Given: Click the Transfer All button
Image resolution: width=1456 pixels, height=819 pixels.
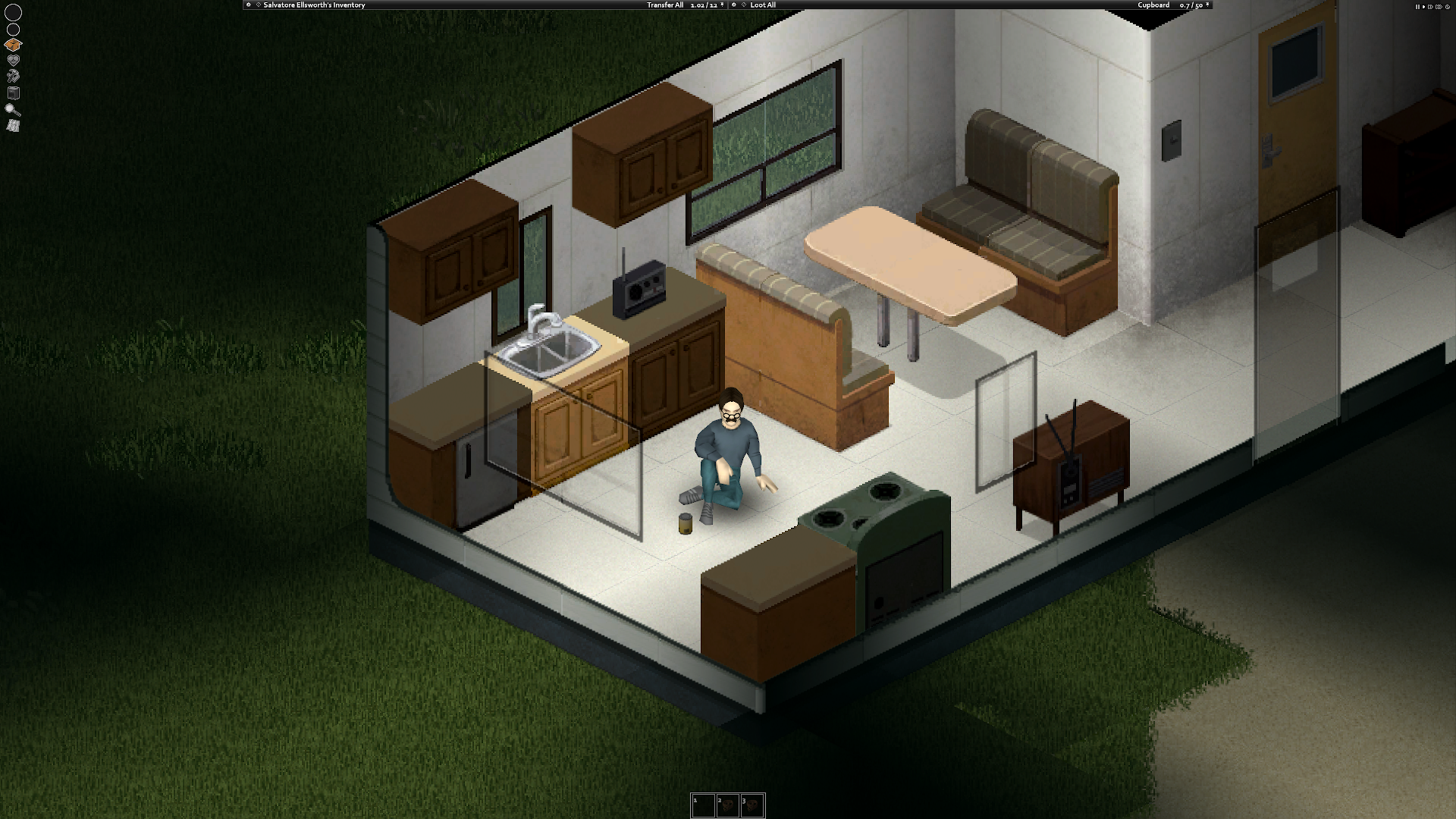Looking at the screenshot, I should [x=664, y=5].
